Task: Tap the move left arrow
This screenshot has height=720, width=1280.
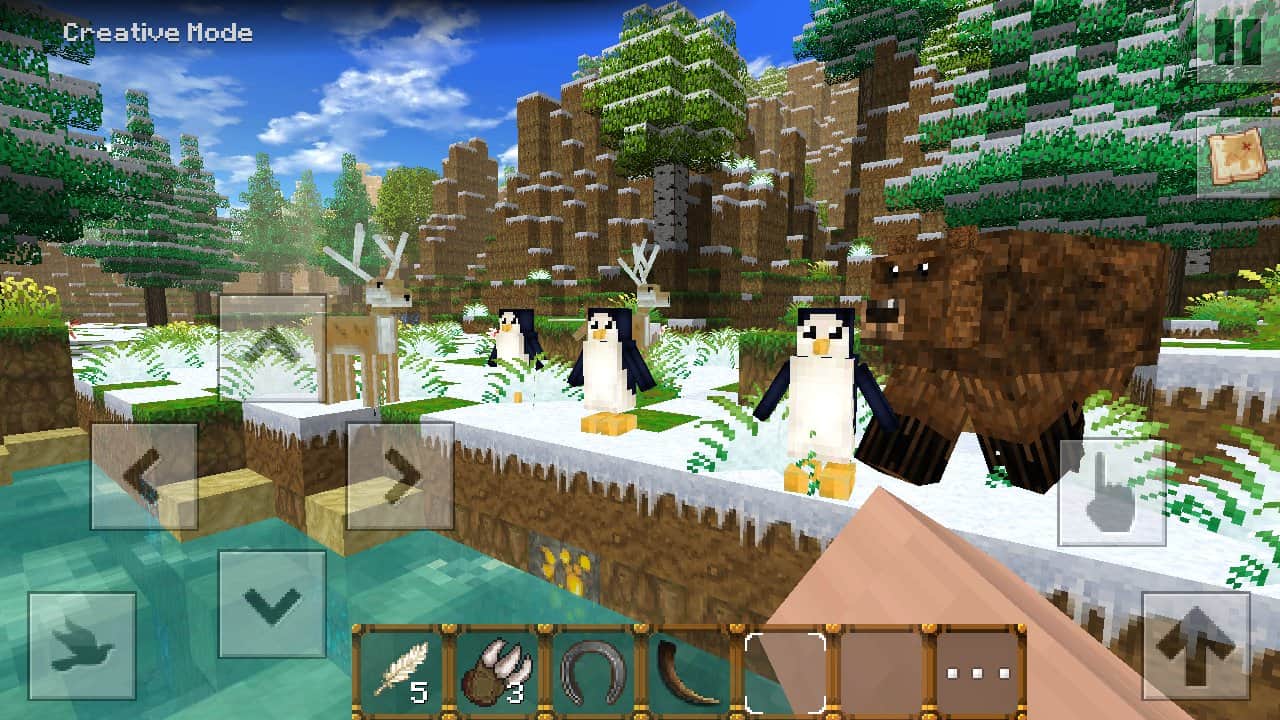Action: click(x=144, y=476)
